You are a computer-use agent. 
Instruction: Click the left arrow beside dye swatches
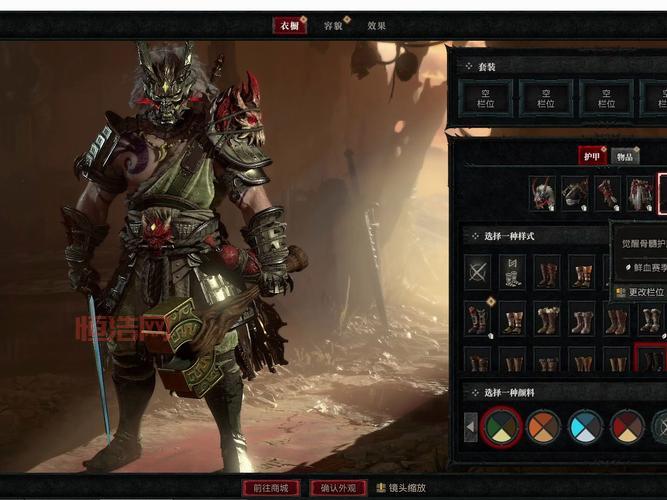[x=471, y=428]
